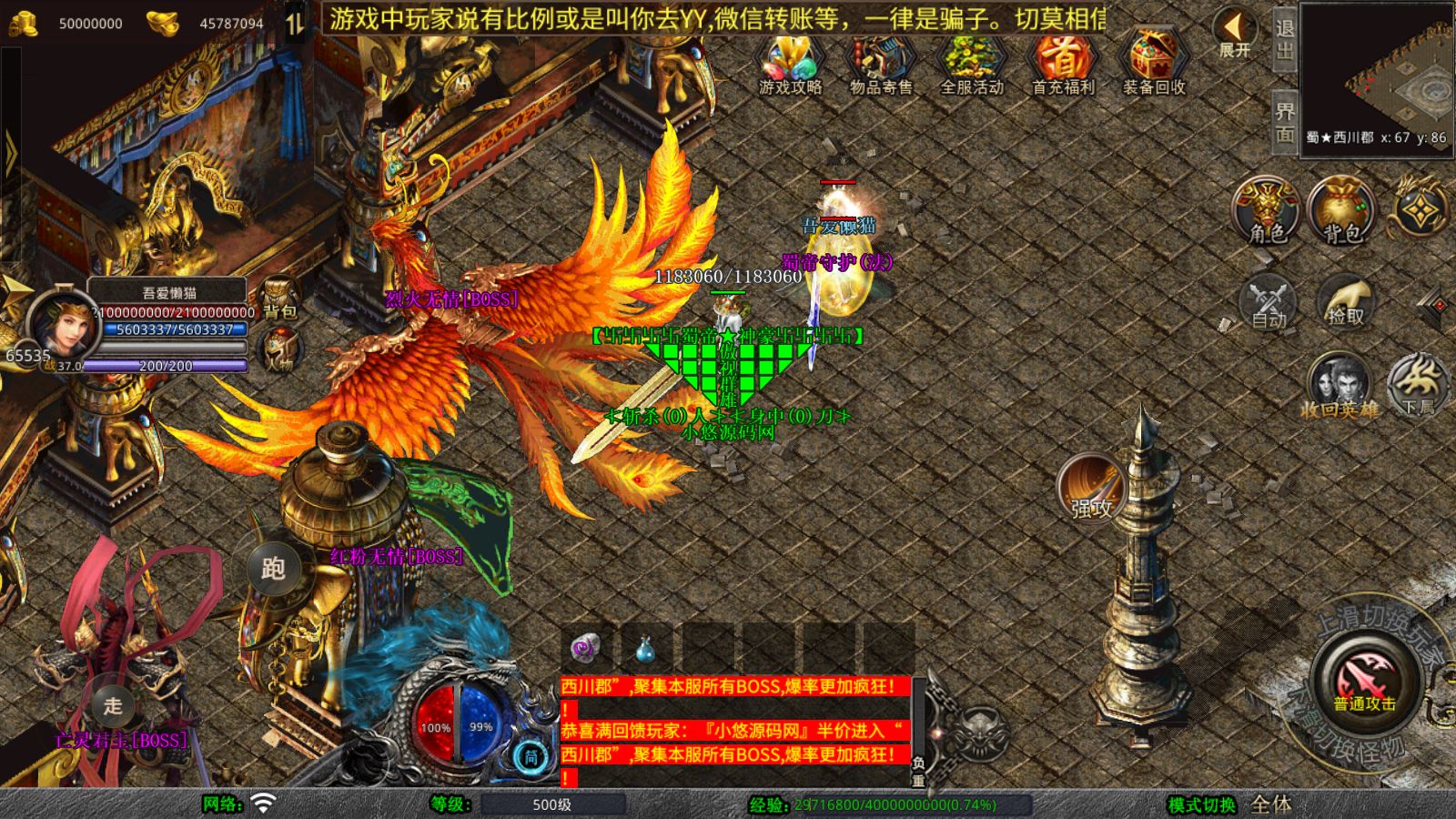Switch to 跑 run movement mode
The width and height of the screenshot is (1456, 819).
273,569
